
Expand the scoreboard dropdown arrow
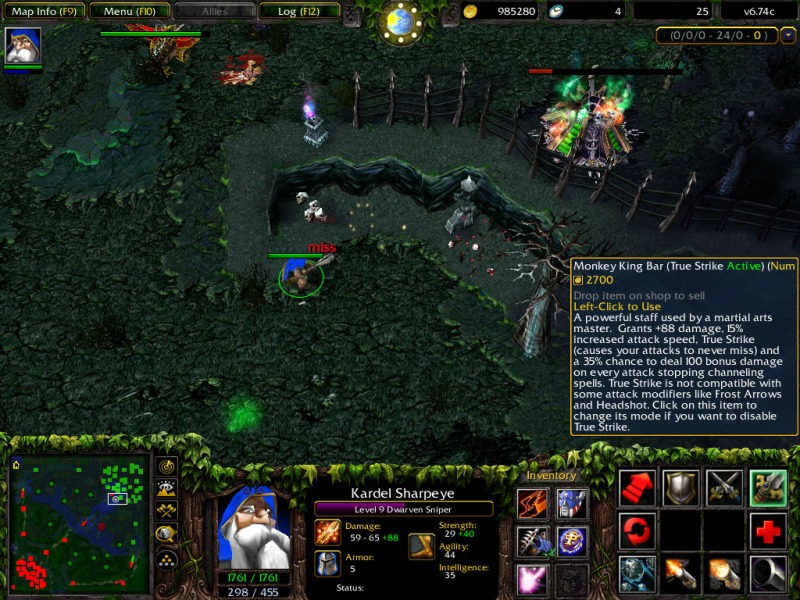pyautogui.click(x=788, y=35)
